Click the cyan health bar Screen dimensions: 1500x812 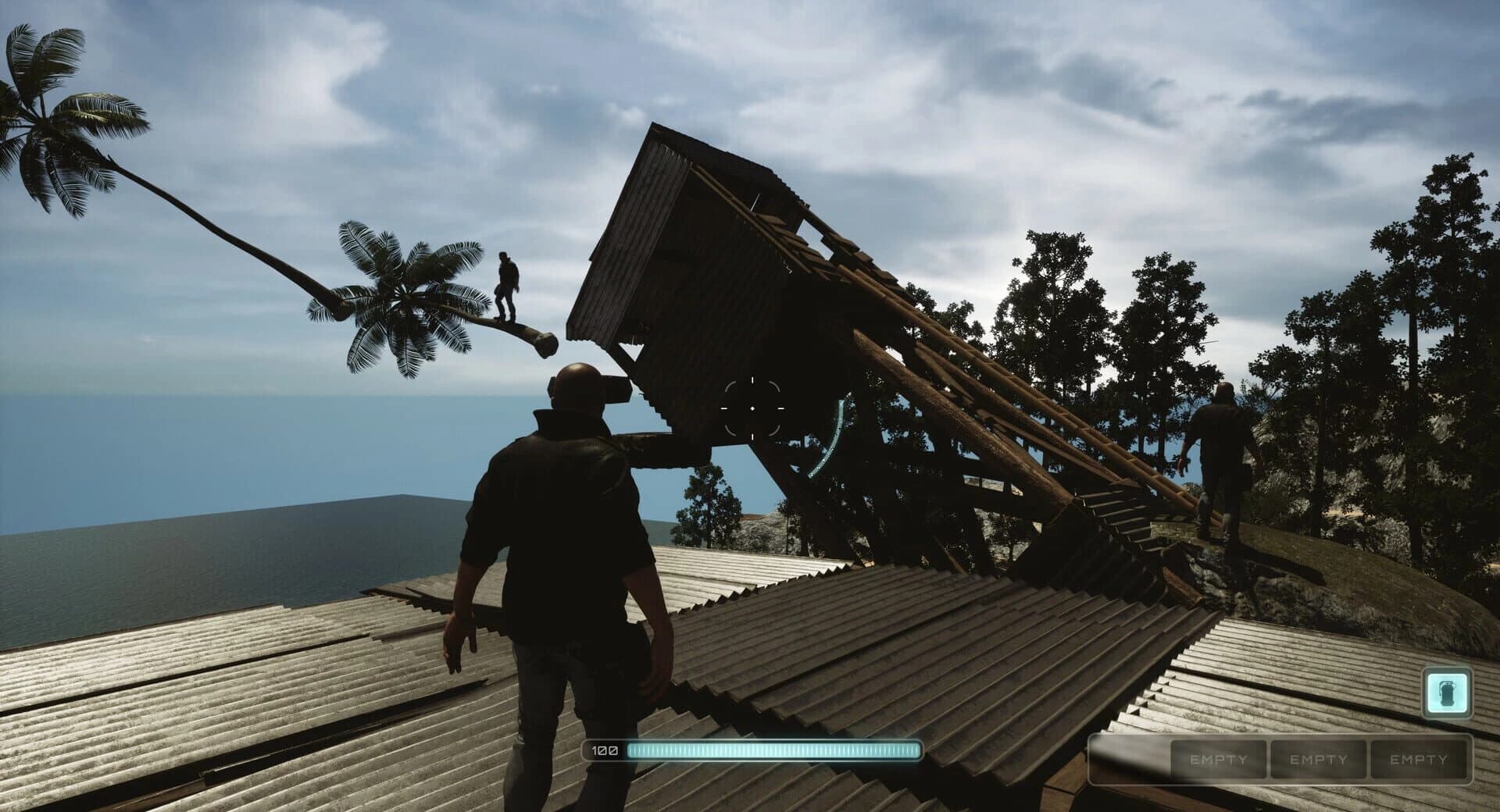pos(773,750)
